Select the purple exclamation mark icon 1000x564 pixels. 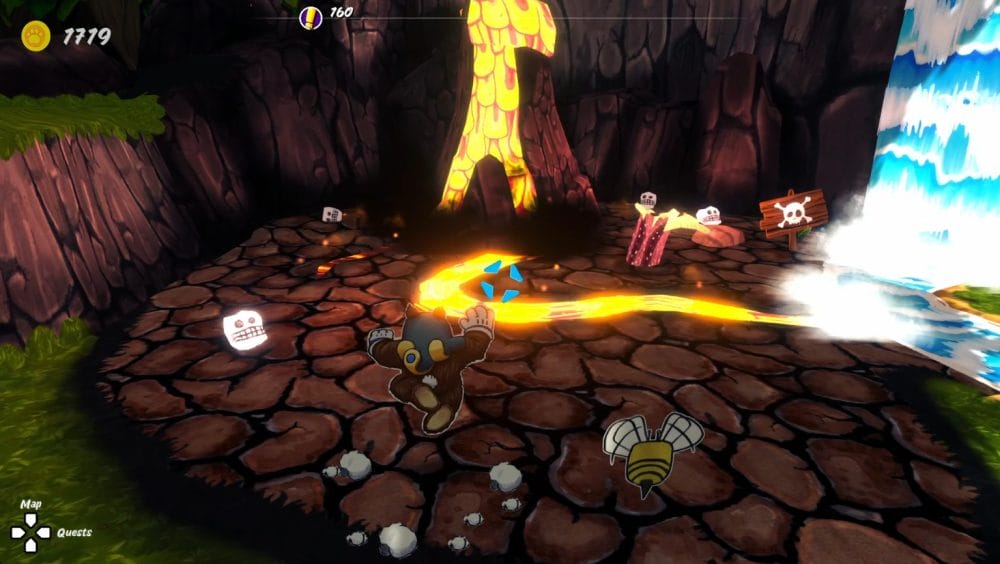[x=311, y=16]
